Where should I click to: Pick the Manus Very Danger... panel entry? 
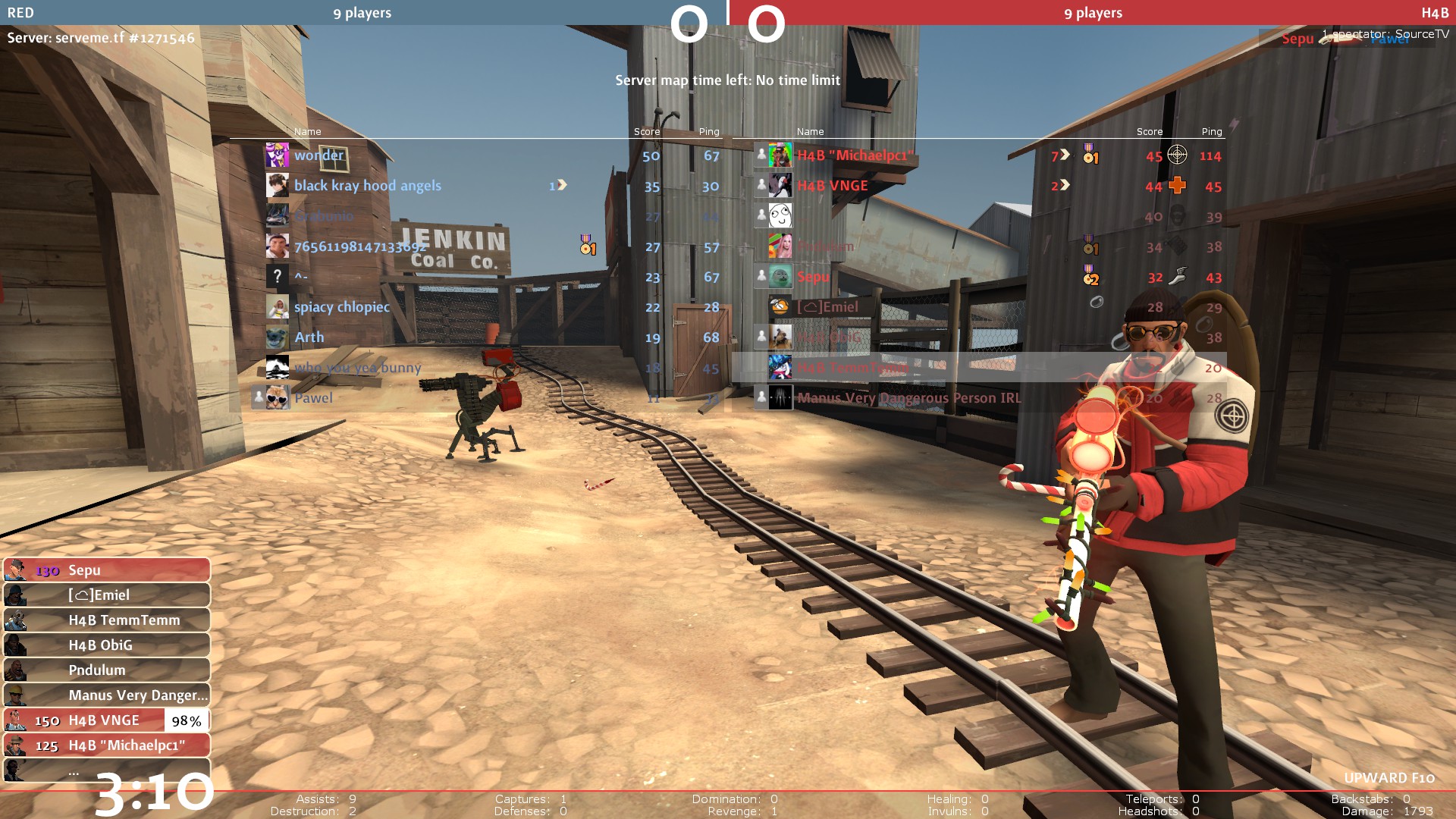106,695
